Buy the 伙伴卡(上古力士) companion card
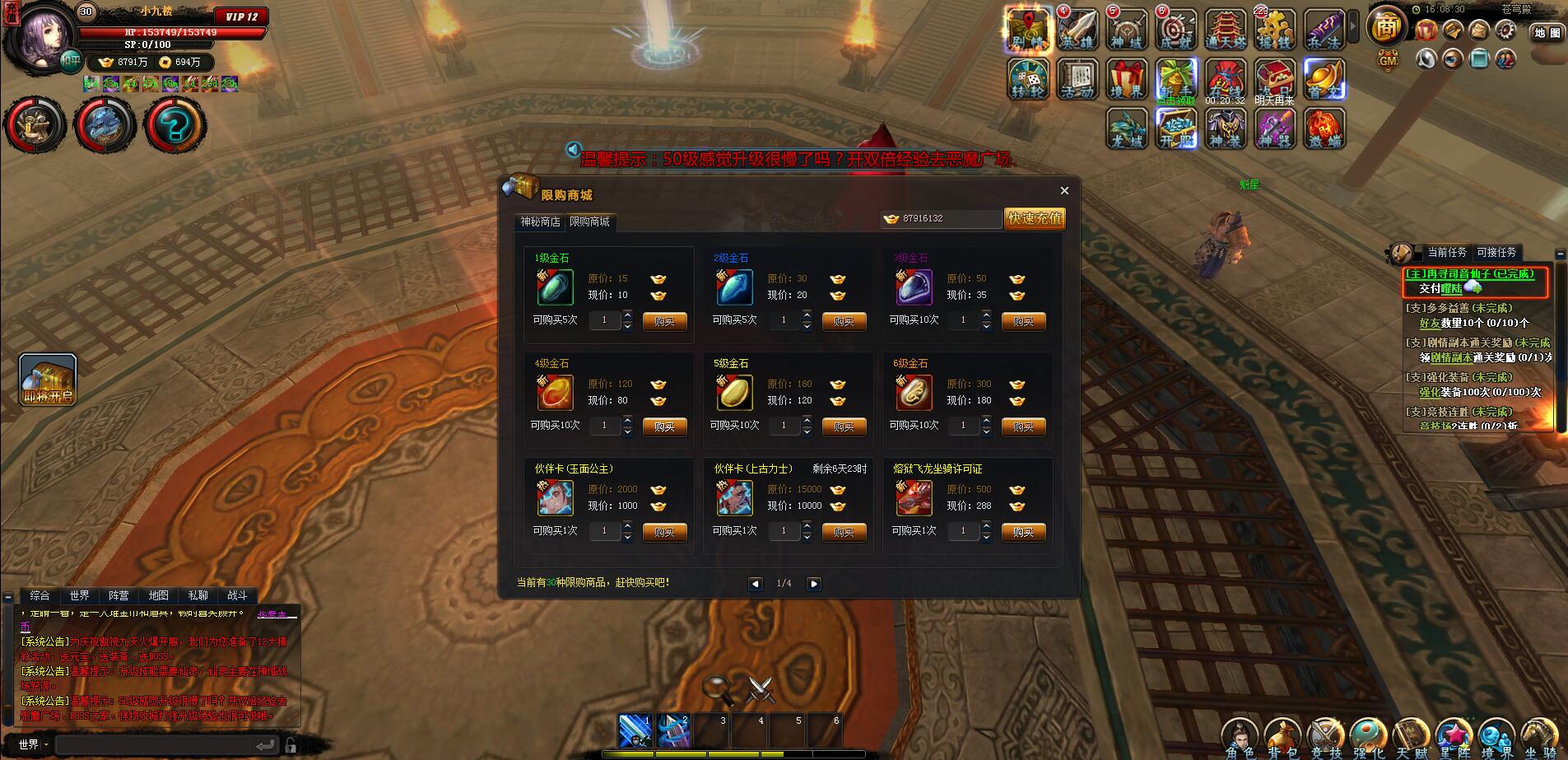Image resolution: width=1568 pixels, height=760 pixels. pyautogui.click(x=844, y=532)
